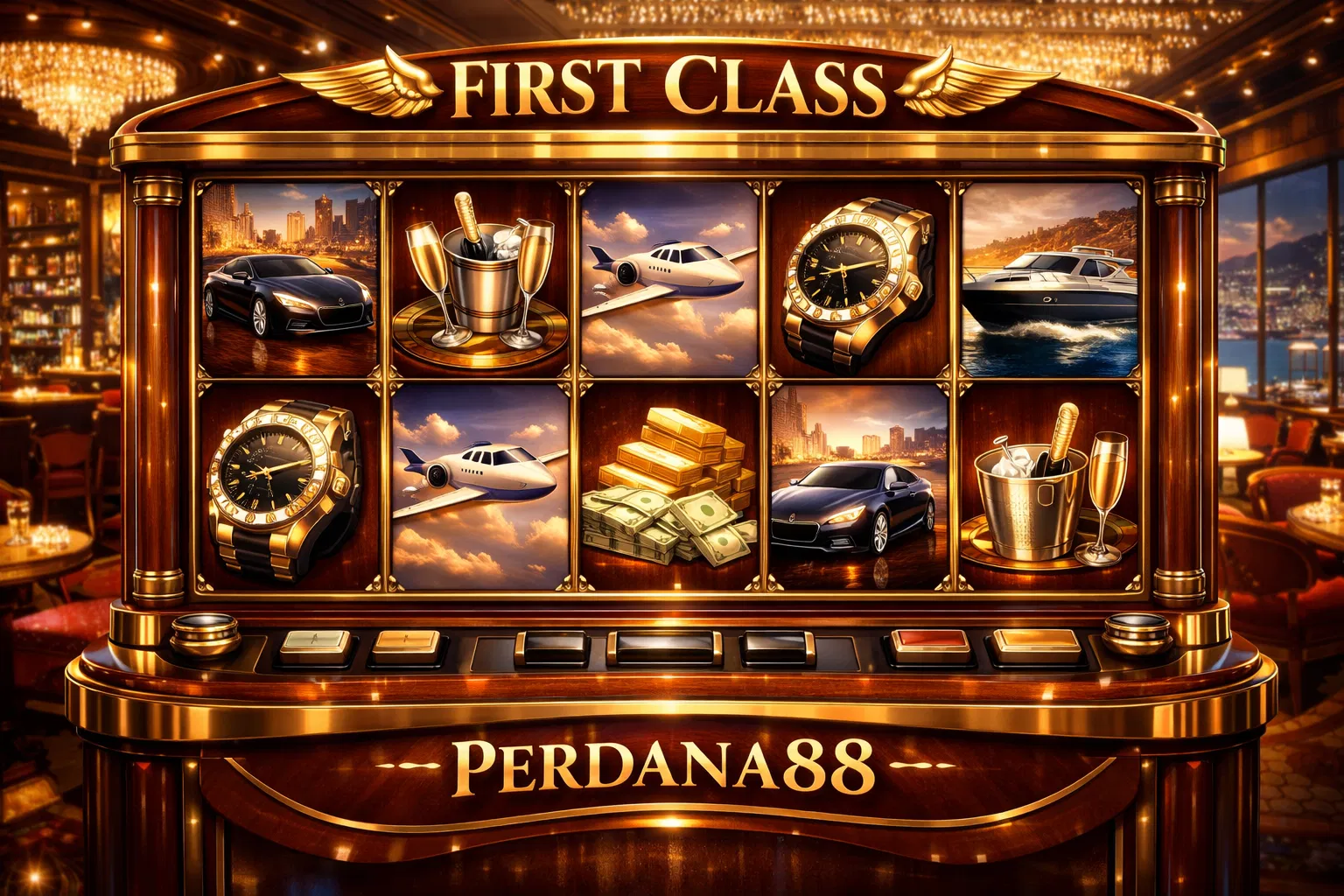Push the cream-colored button on the panel
Viewport: 1344px width, 896px height.
315,647
